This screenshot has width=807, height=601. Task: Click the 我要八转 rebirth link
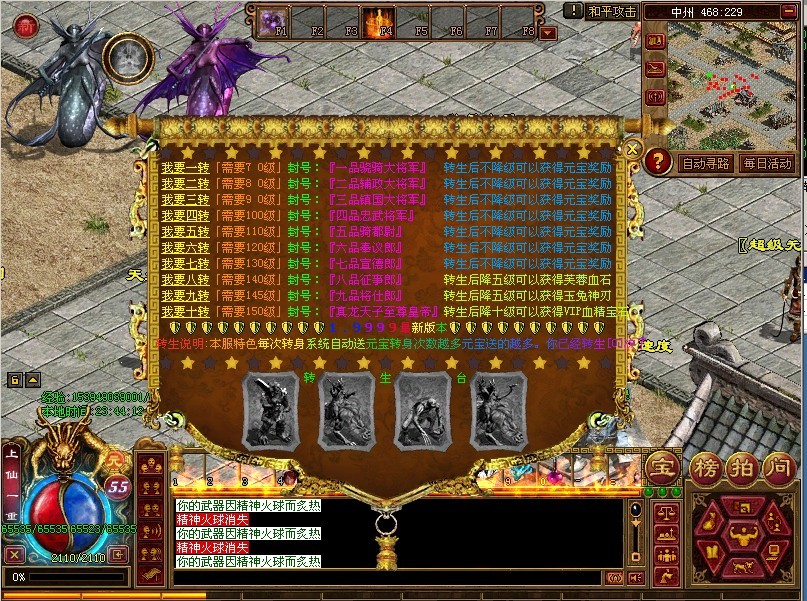click(x=185, y=280)
